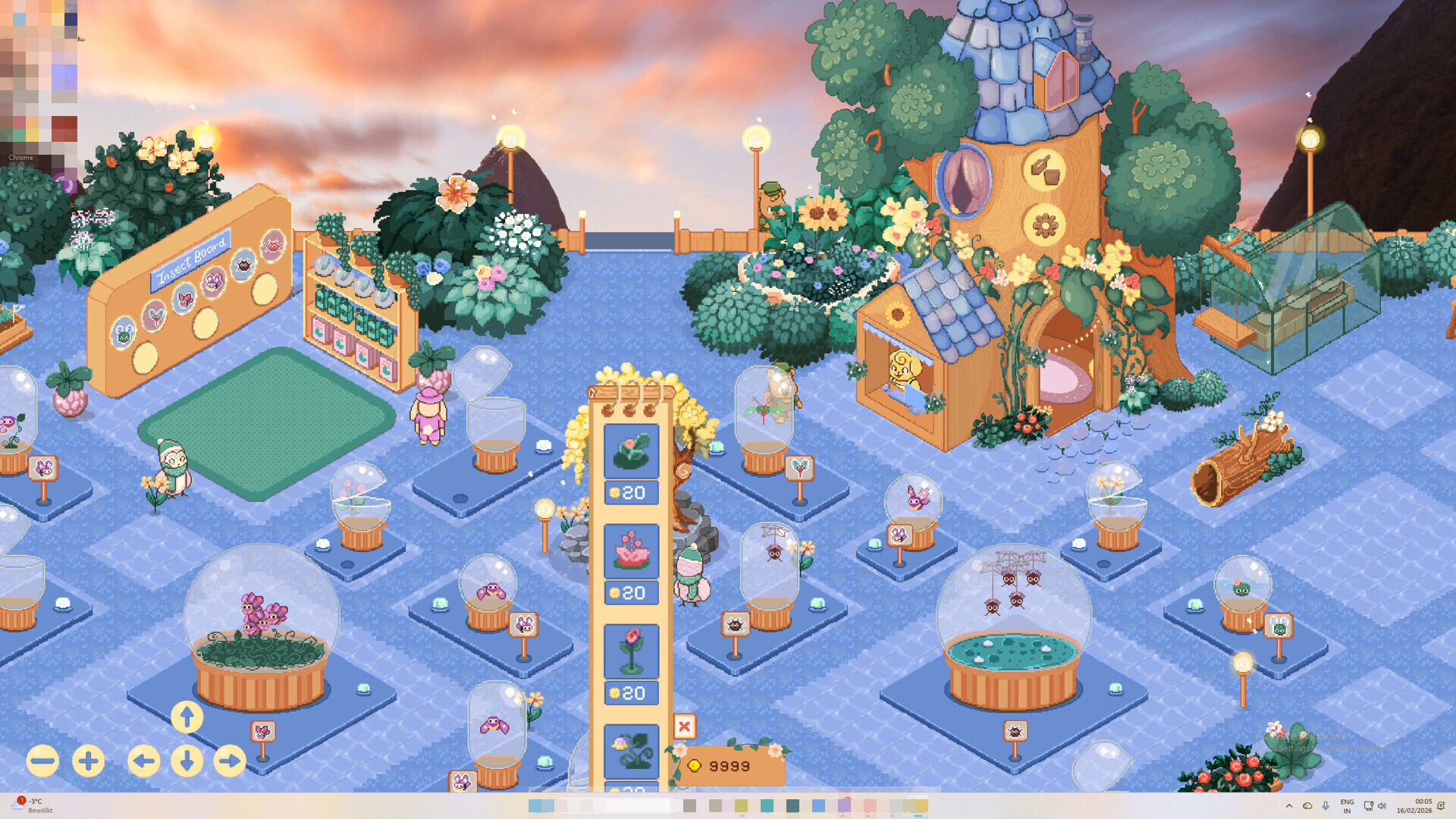The width and height of the screenshot is (1456, 819).
Task: Expand the hidden tray icons chevron
Action: (x=1289, y=806)
